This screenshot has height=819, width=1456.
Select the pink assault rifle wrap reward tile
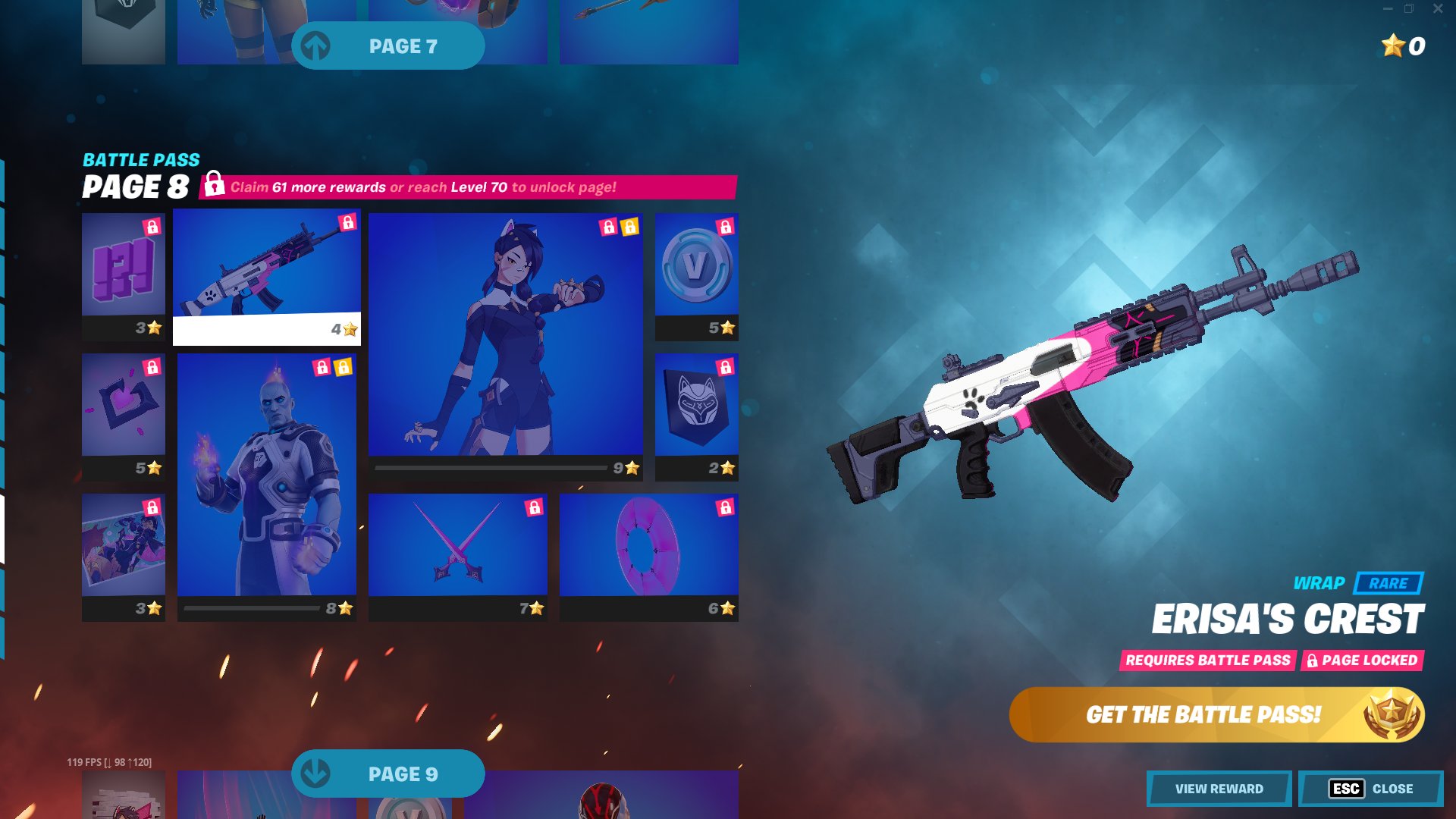267,273
